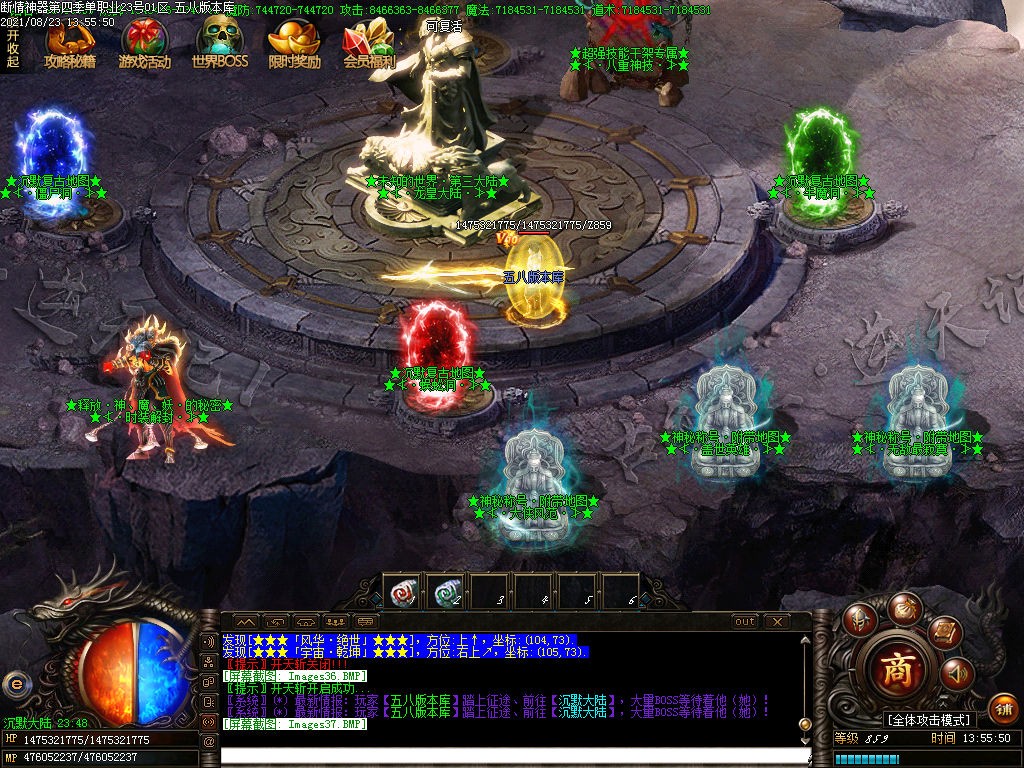Open the 世界BOSS skull icon

[219, 43]
